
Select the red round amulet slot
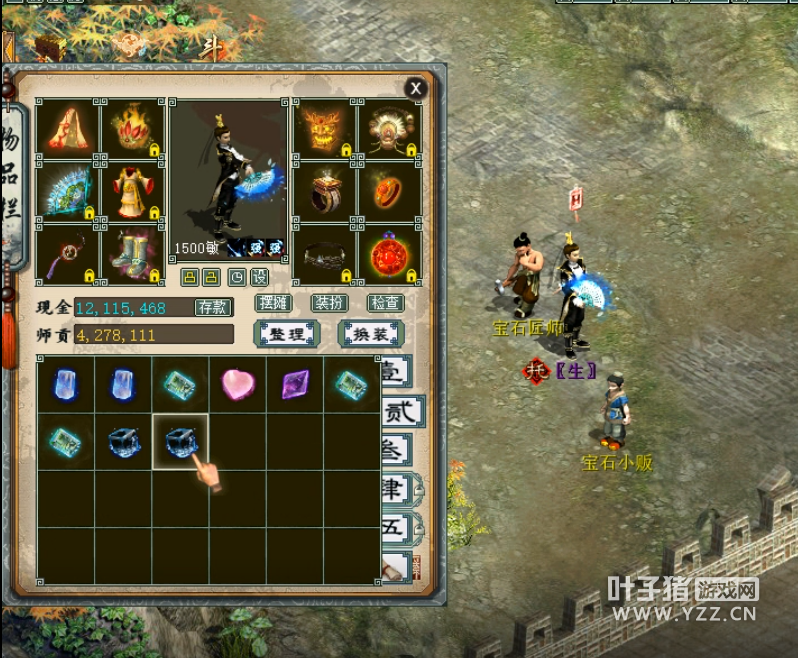tap(389, 254)
